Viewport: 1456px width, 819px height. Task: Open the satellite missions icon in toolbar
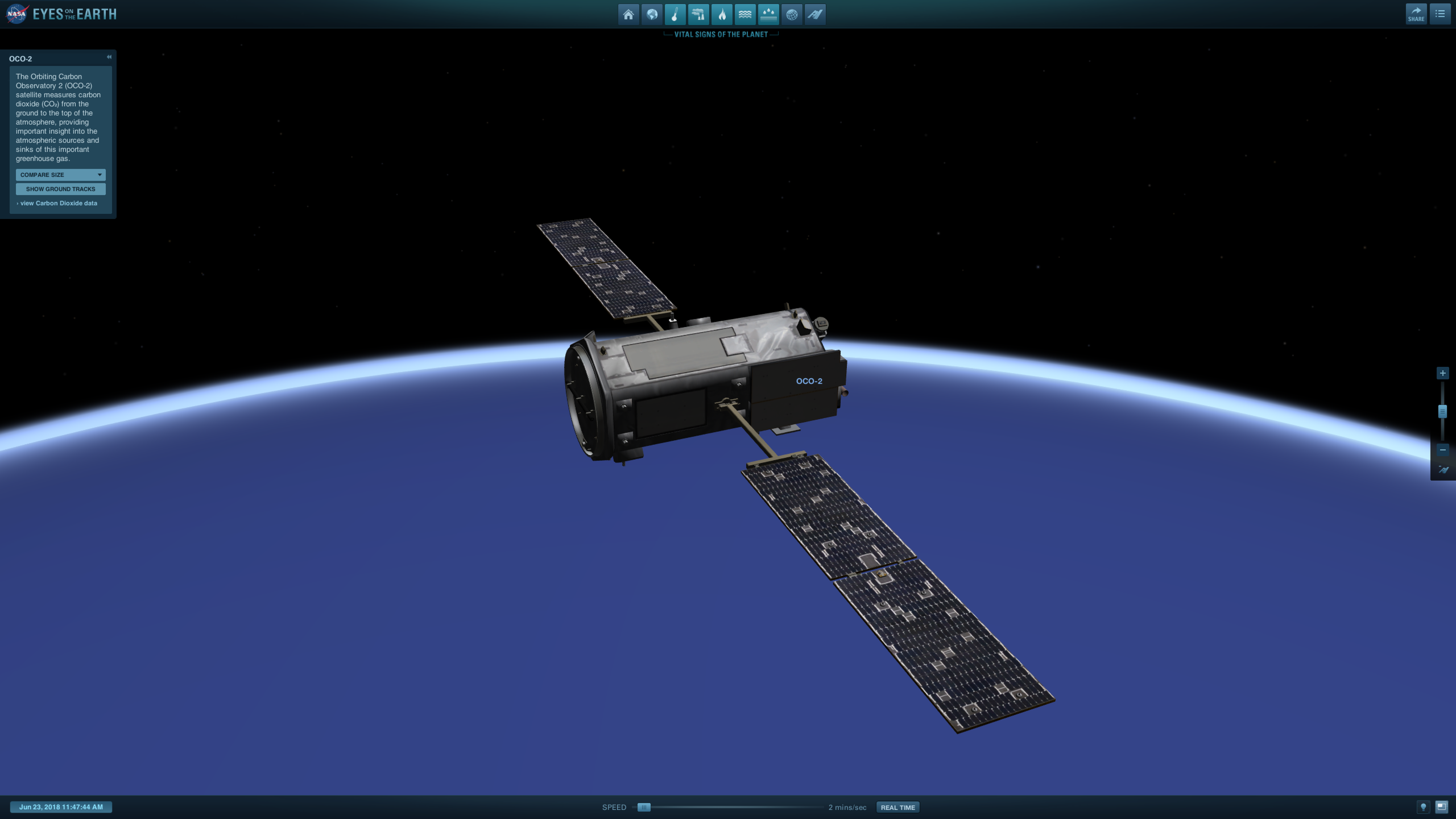tap(815, 15)
